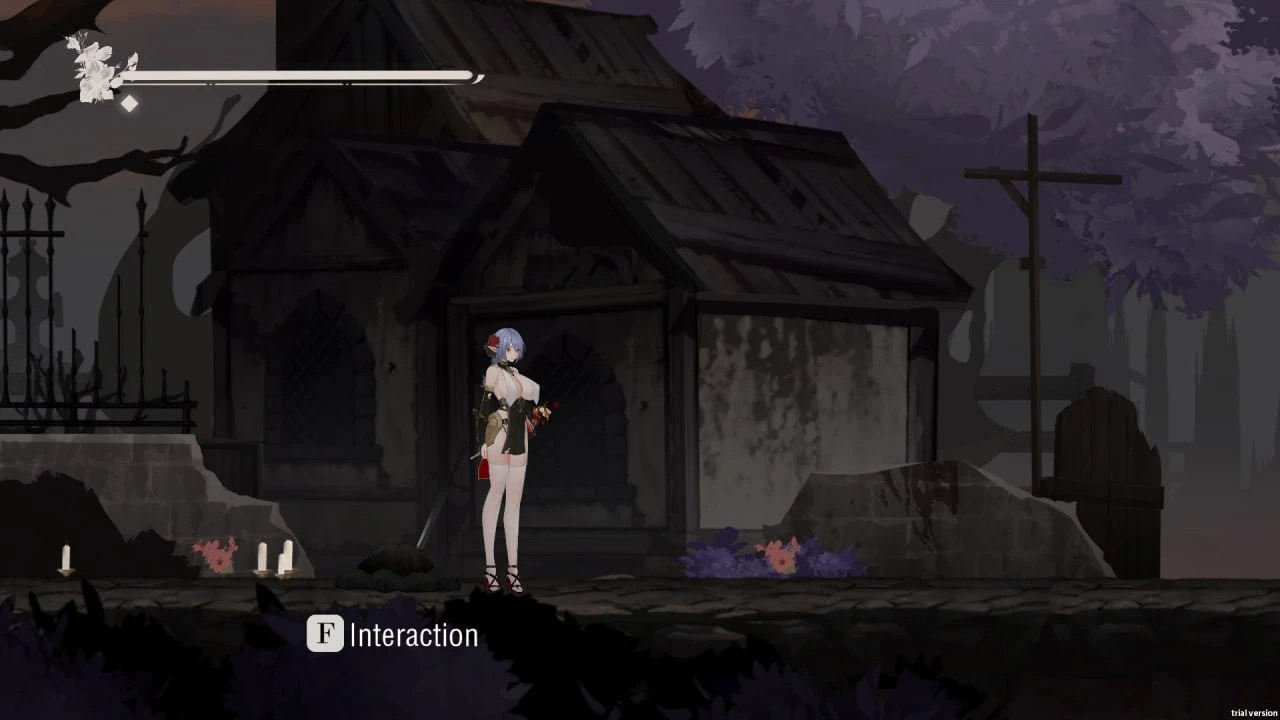Click the white health bar

300,75
